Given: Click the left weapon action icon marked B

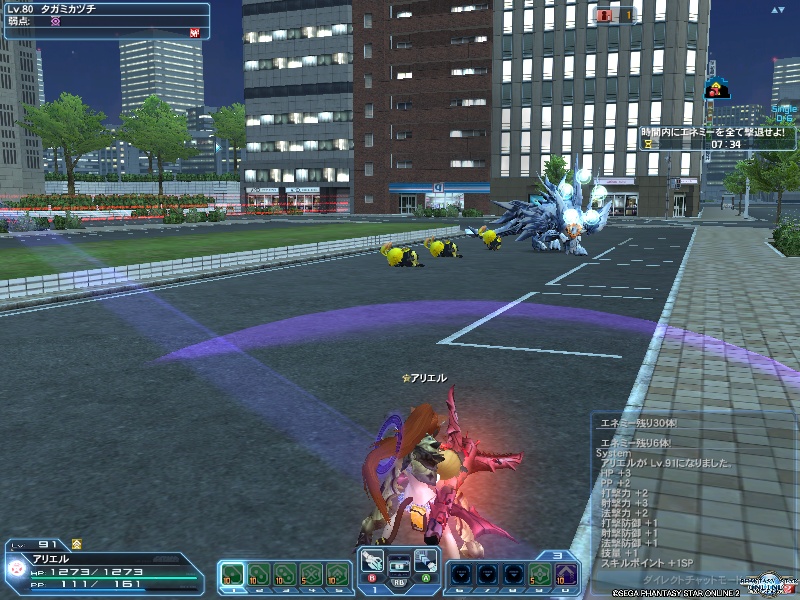Looking at the screenshot, I should [x=373, y=561].
